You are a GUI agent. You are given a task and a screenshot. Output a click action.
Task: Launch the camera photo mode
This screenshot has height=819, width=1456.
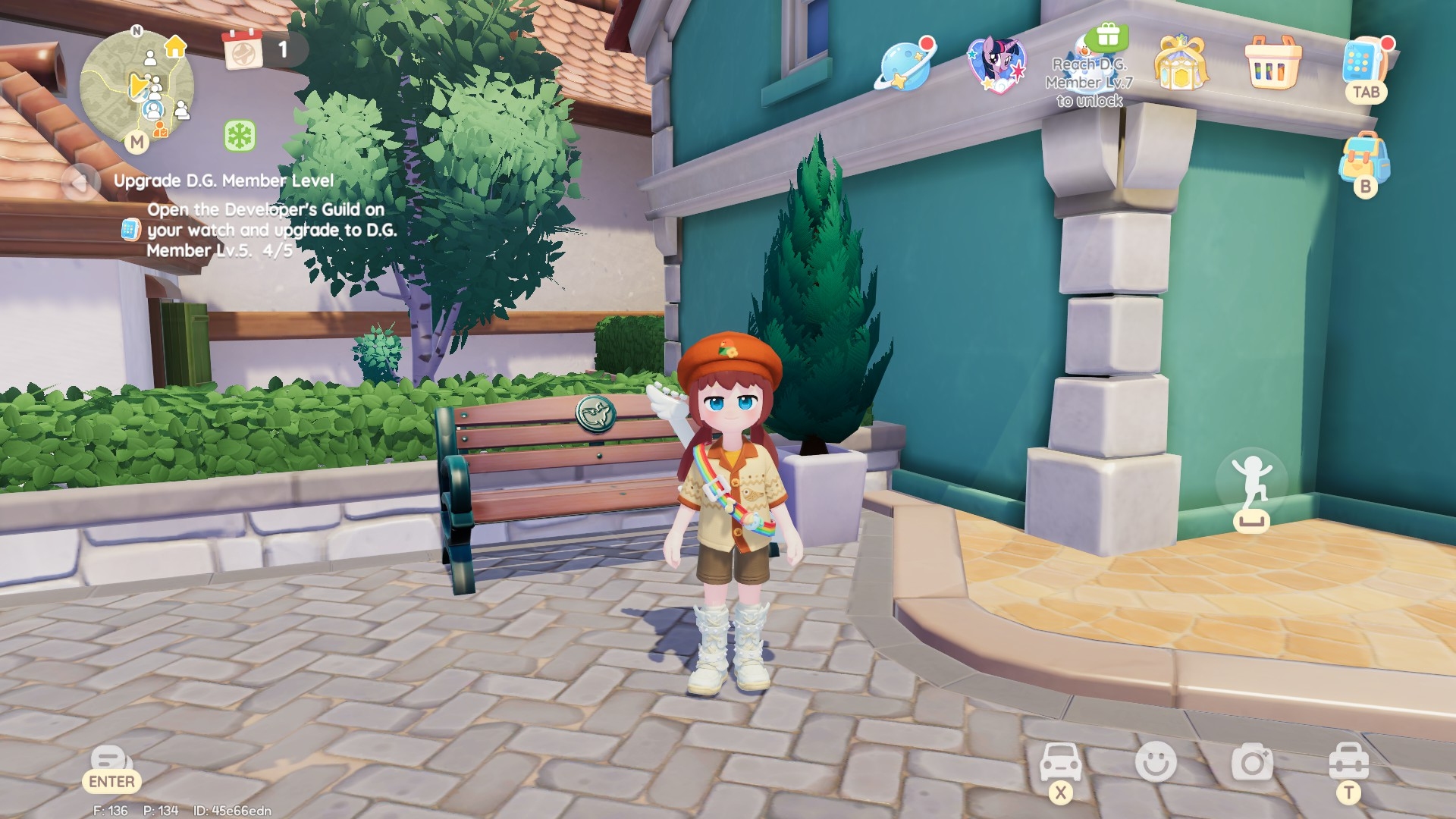pos(1252,761)
